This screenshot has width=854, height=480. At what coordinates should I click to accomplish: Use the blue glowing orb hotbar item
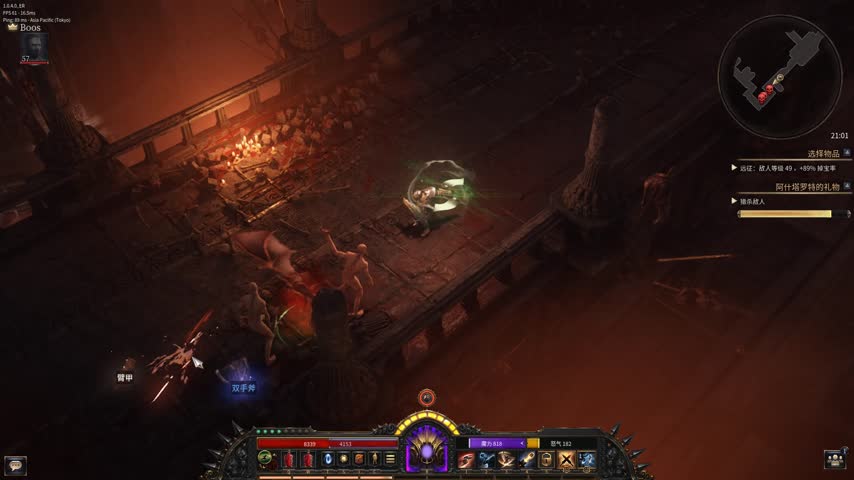[327, 459]
